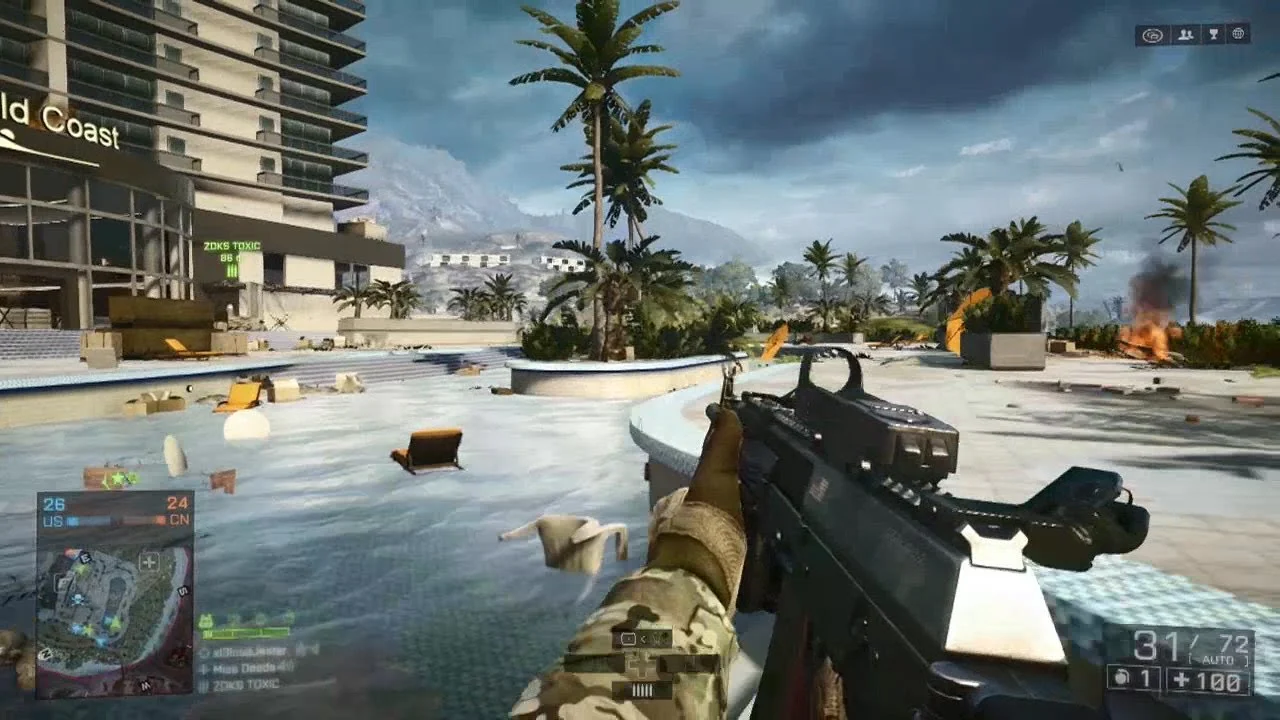1280x720 pixels.
Task: Click the skull death marker on the minimap
Action: click(76, 600)
